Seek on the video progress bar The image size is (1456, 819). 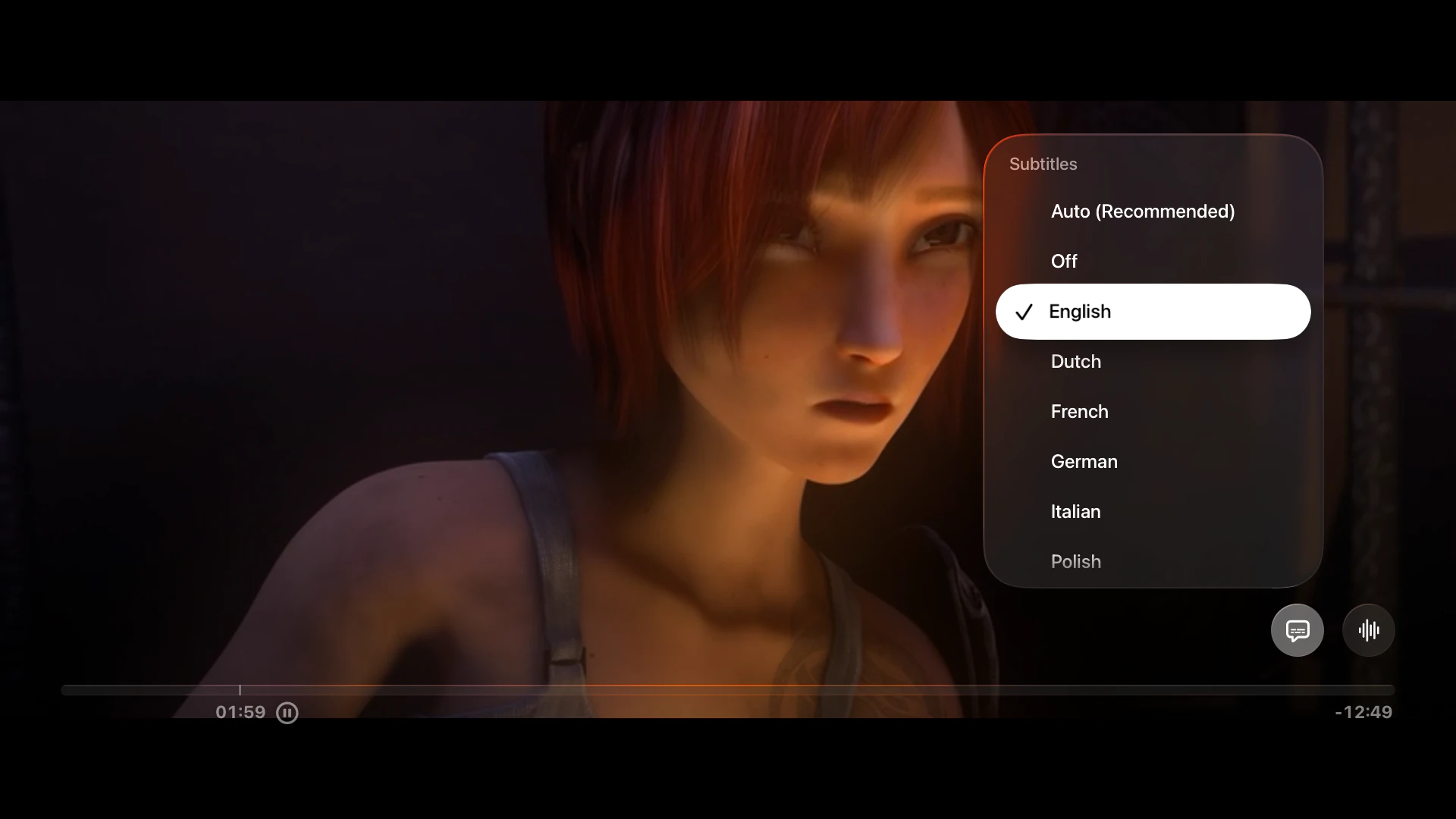[728, 690]
